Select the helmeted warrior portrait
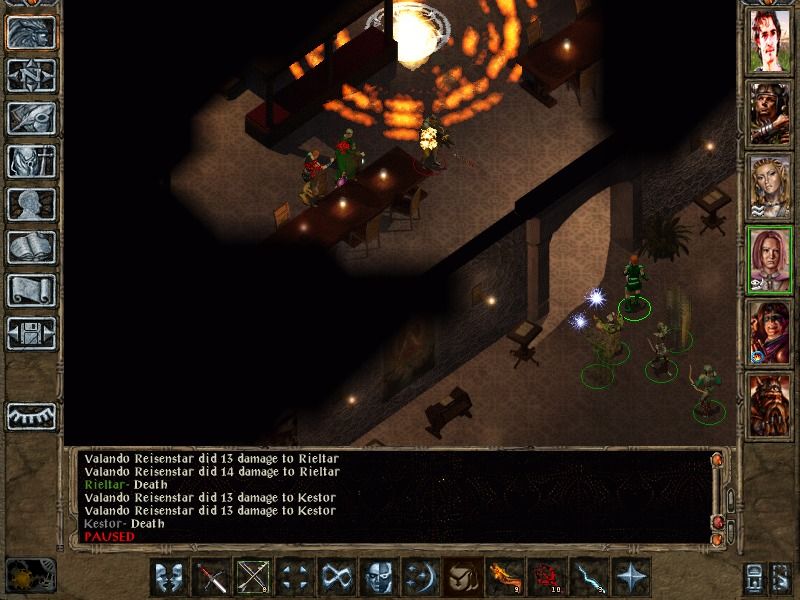This screenshot has width=800, height=600. [769, 115]
